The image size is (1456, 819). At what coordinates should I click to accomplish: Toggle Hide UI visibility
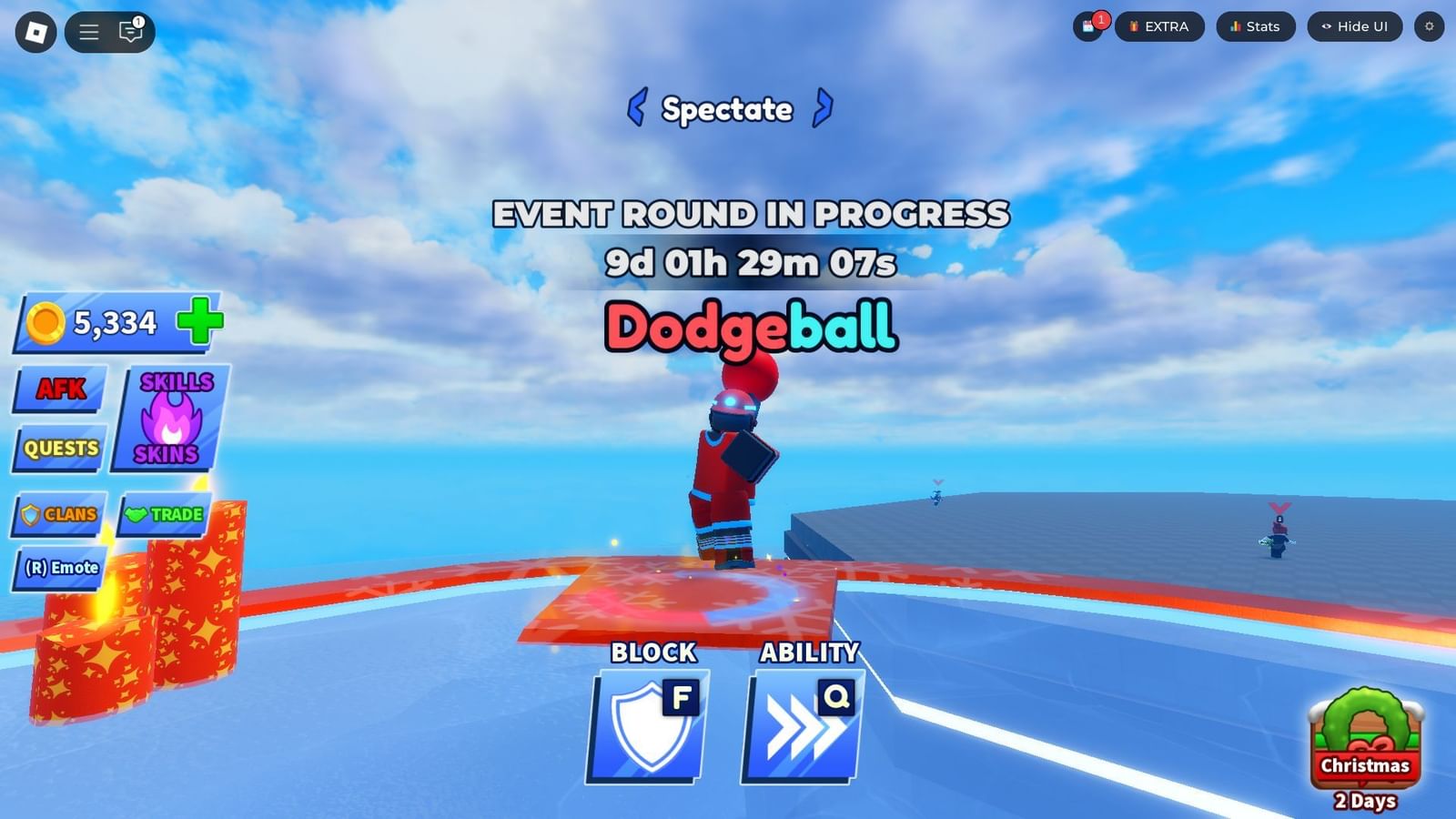tap(1353, 26)
